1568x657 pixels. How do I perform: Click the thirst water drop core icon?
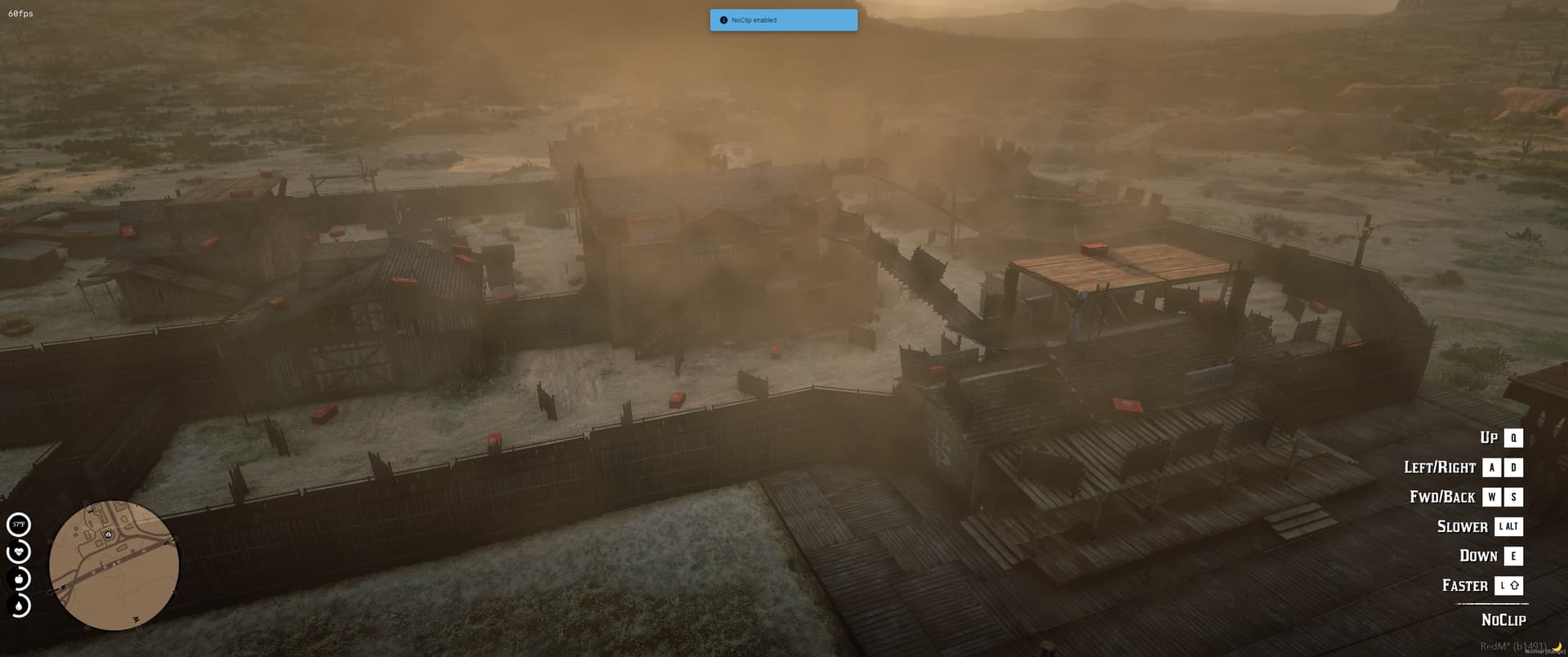(19, 606)
